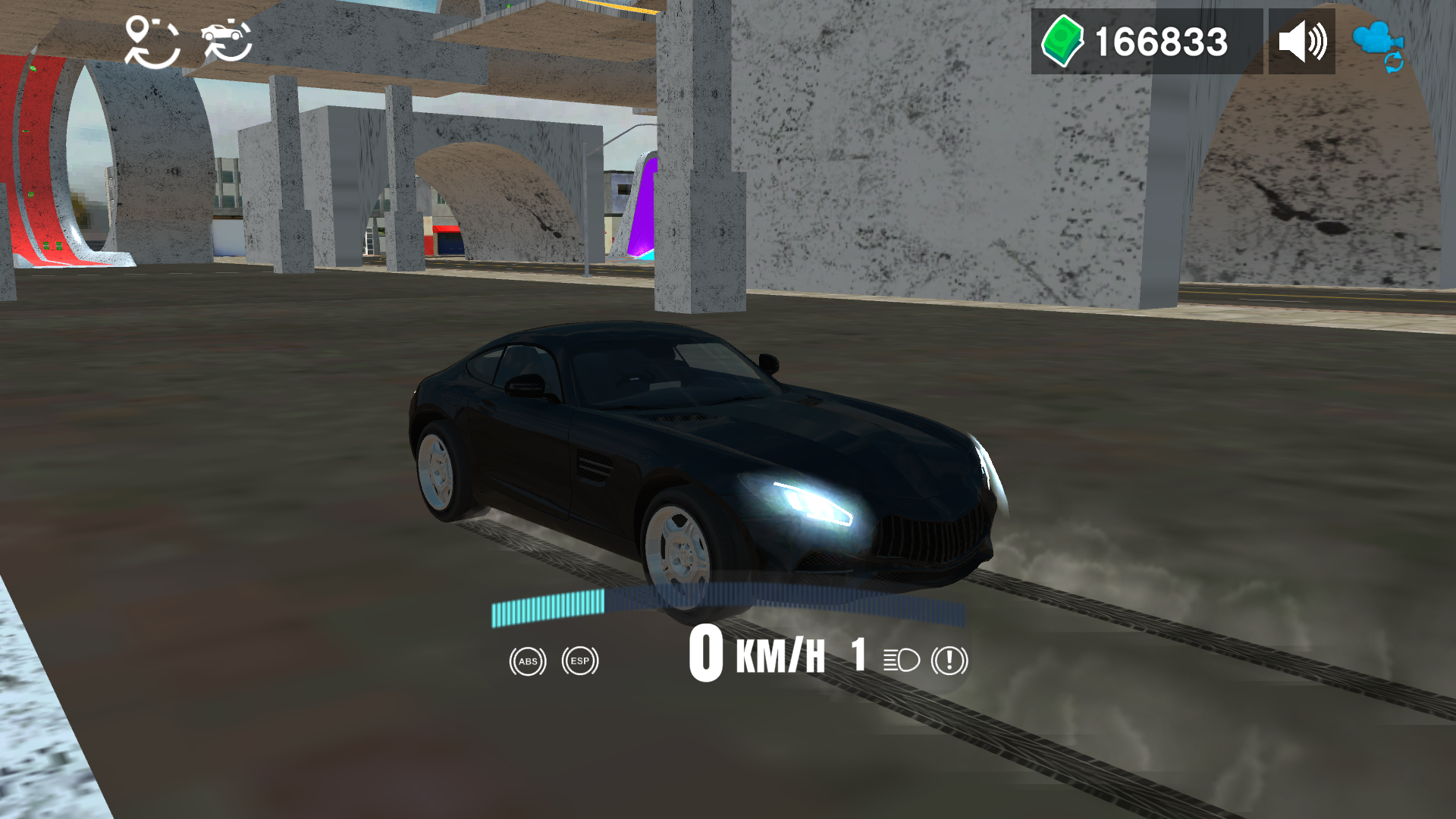Image resolution: width=1456 pixels, height=819 pixels.
Task: Click the ESP stability control icon
Action: (579, 661)
